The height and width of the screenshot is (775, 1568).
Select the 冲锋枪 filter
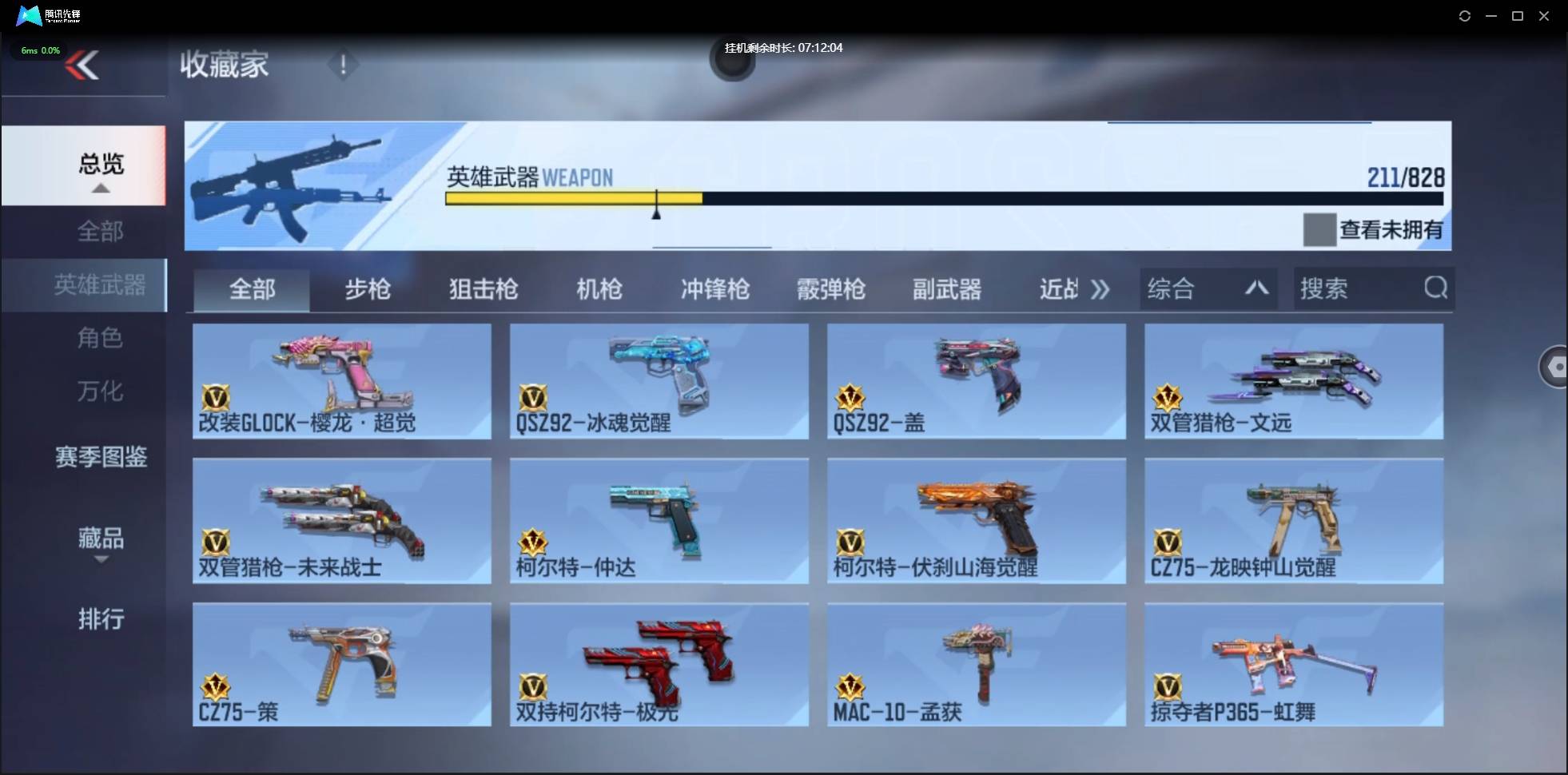click(714, 289)
